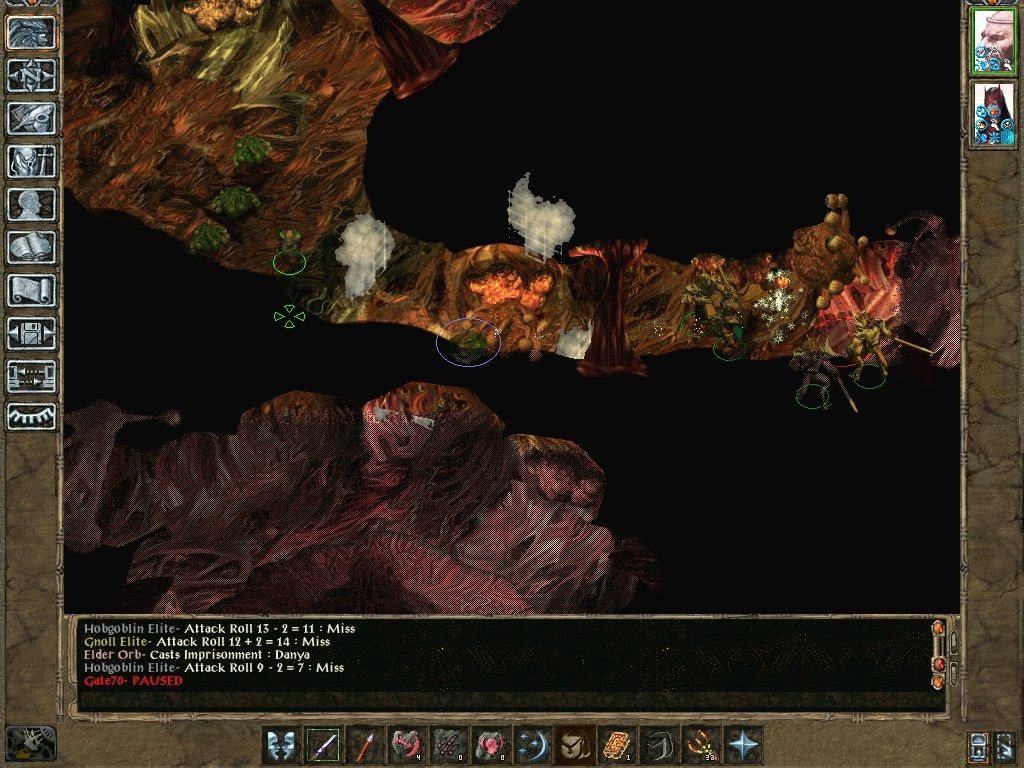Click the Return to Game stone face button

(x=32, y=33)
